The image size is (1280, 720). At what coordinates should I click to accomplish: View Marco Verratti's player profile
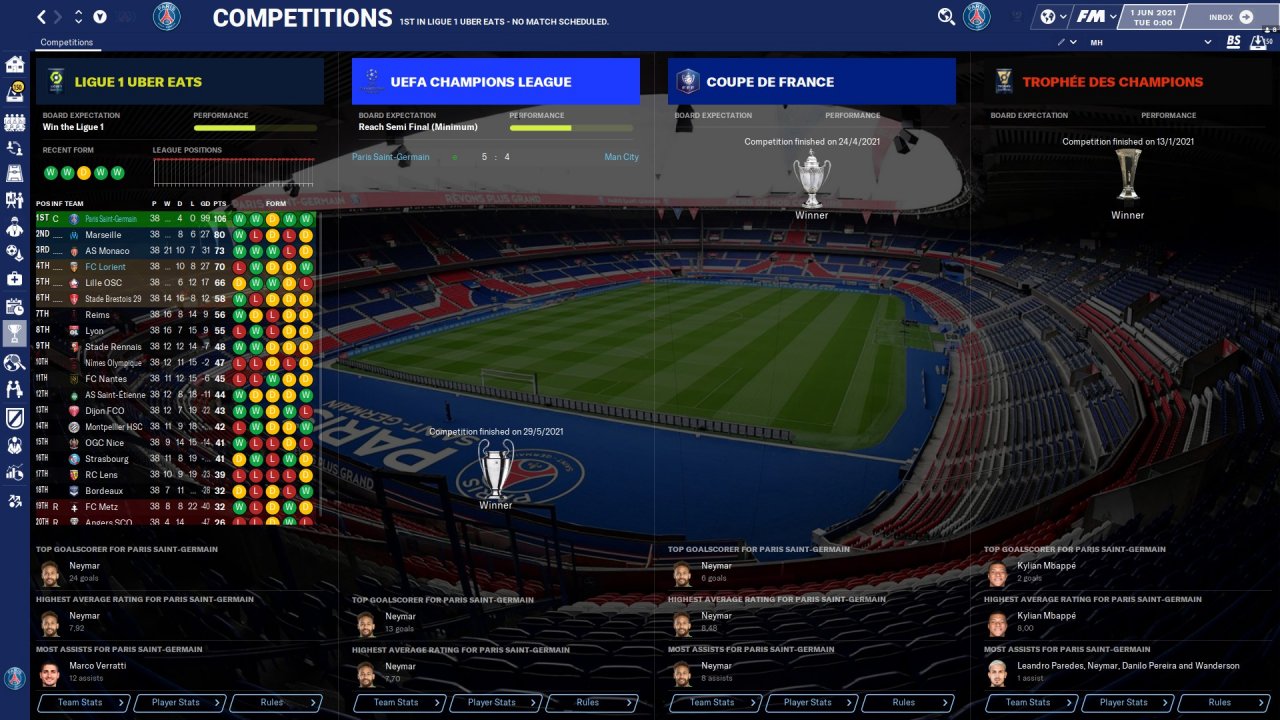(x=98, y=666)
